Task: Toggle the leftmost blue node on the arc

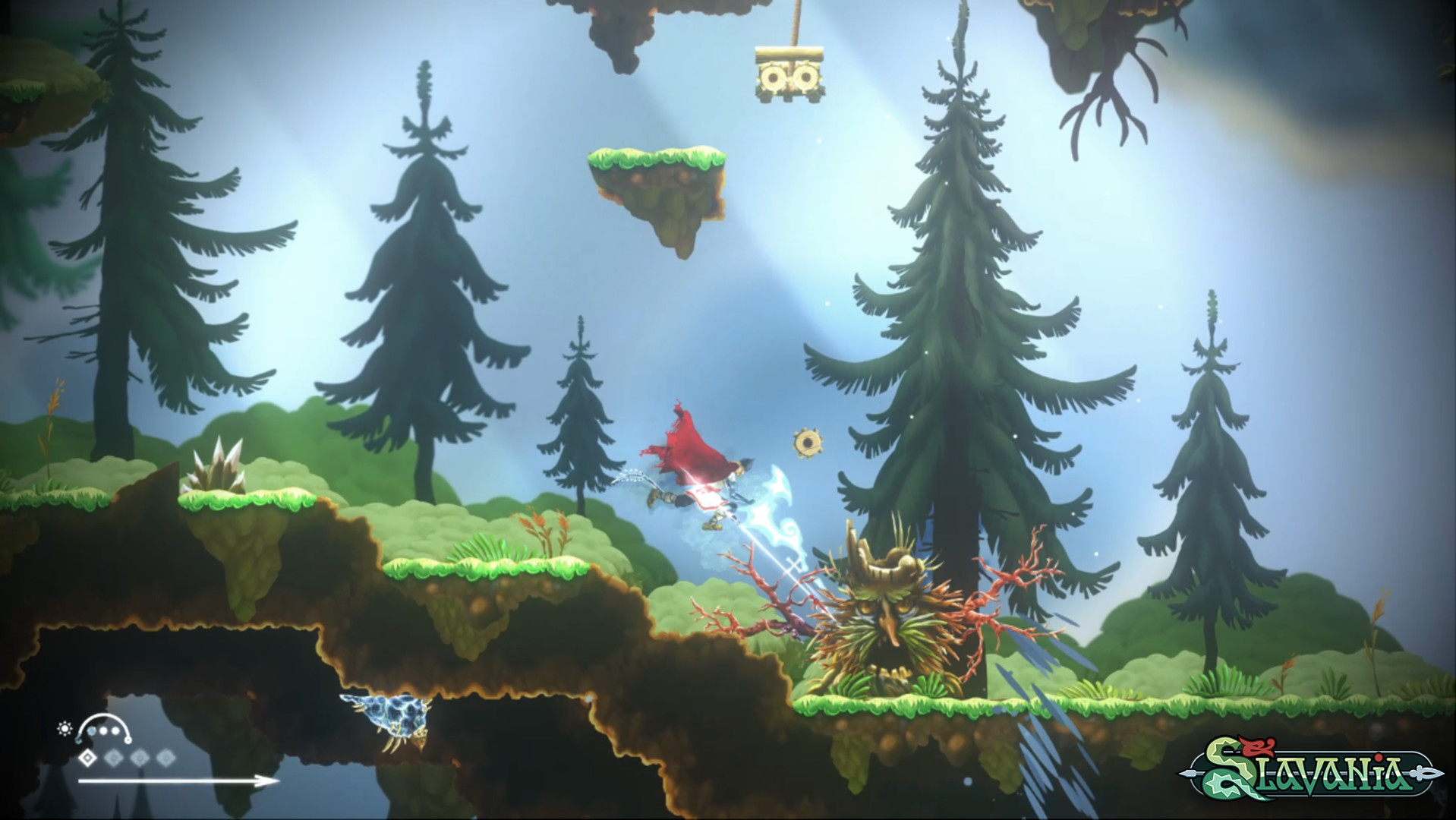Action: [x=79, y=740]
